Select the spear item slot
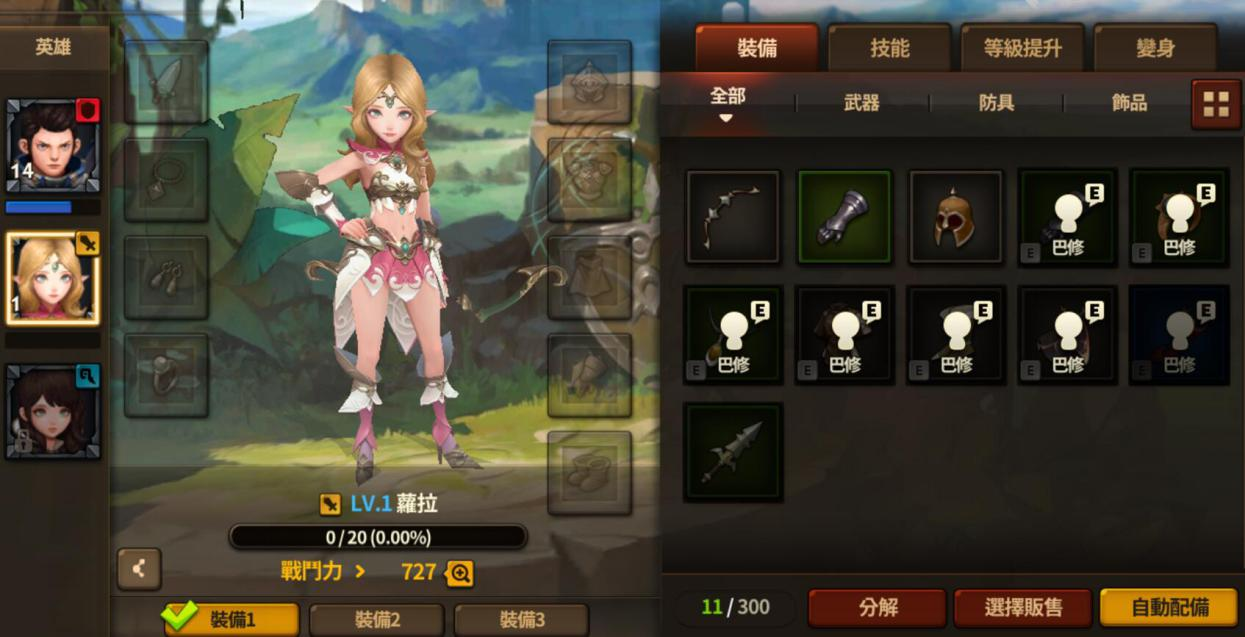Image resolution: width=1245 pixels, height=637 pixels. coord(733,452)
